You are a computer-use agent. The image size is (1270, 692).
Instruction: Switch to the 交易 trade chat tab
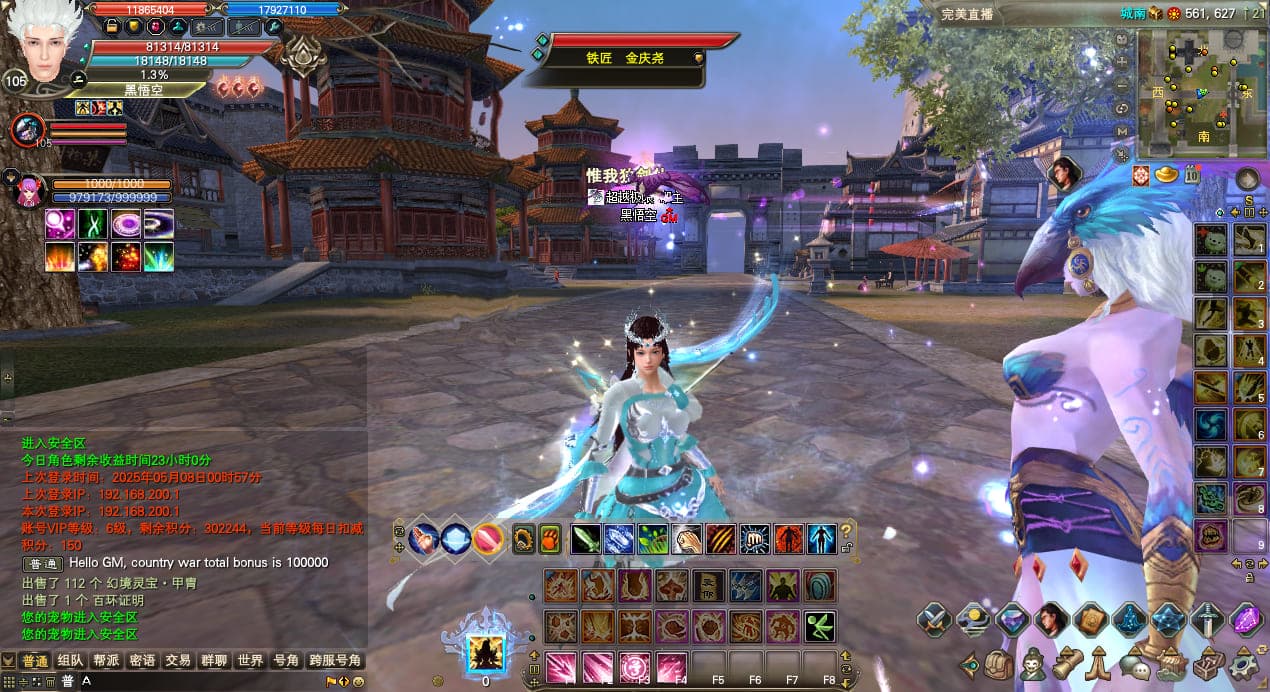(177, 661)
